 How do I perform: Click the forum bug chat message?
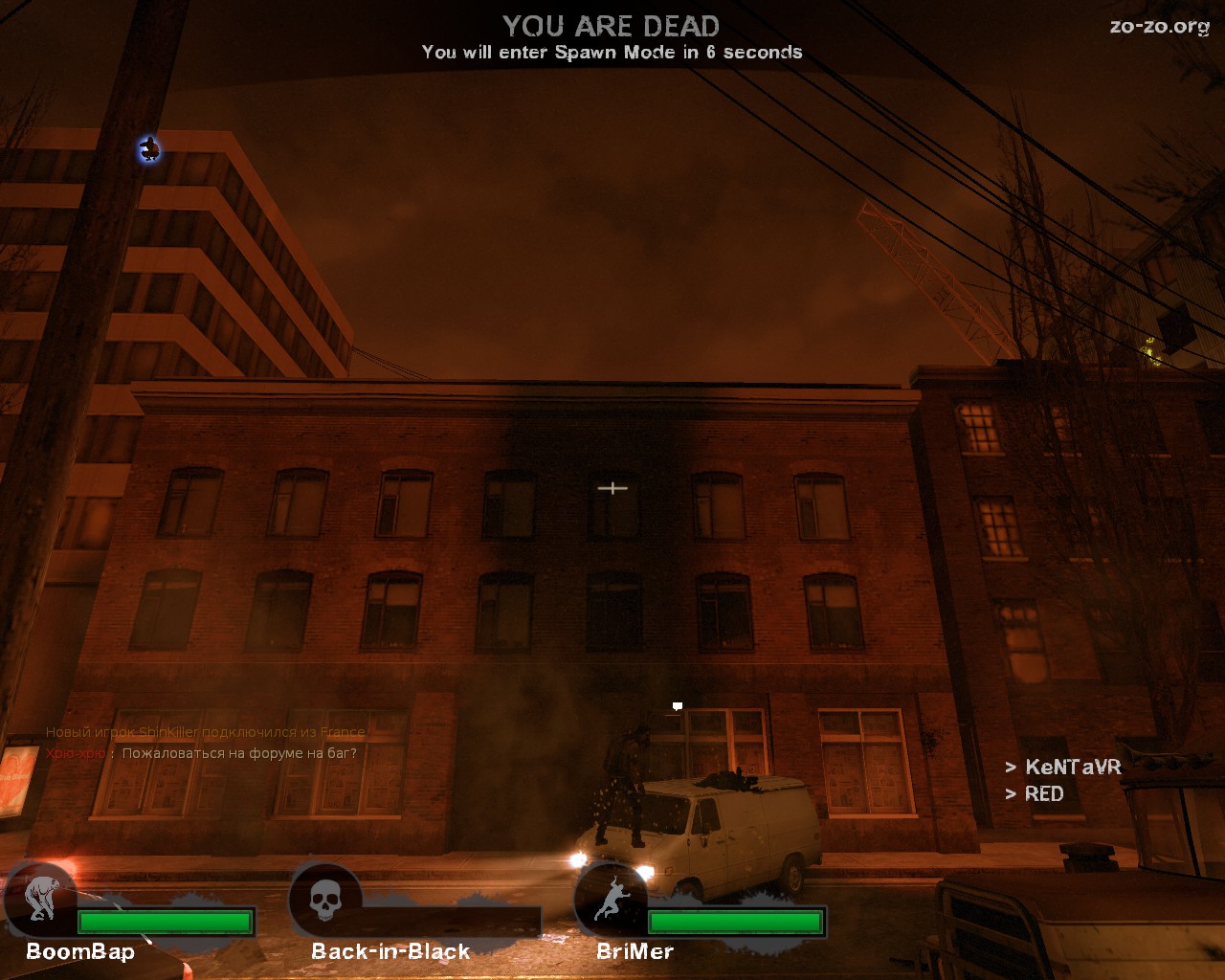[238, 753]
